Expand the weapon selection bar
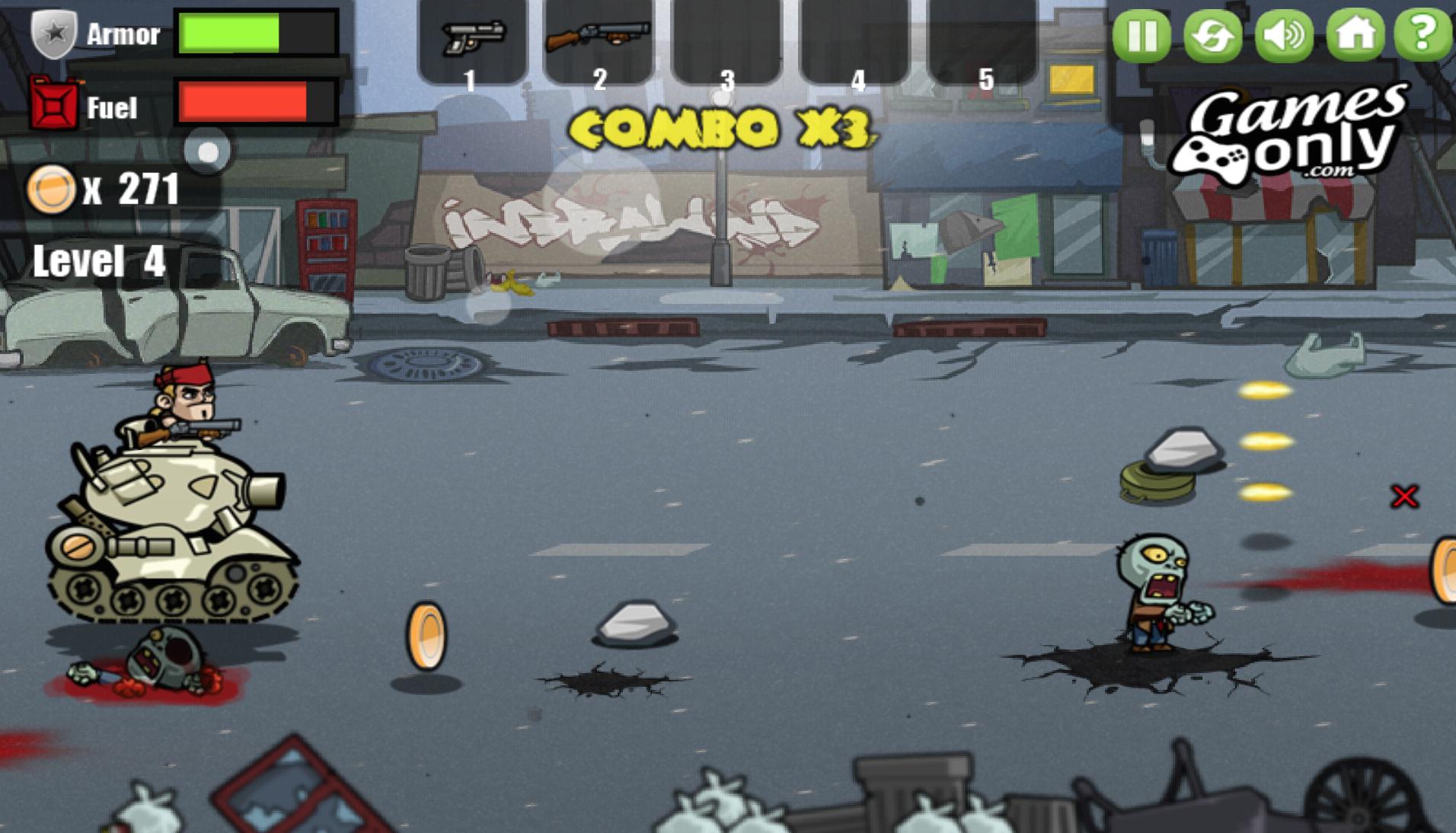This screenshot has width=1456, height=833. coord(208,152)
